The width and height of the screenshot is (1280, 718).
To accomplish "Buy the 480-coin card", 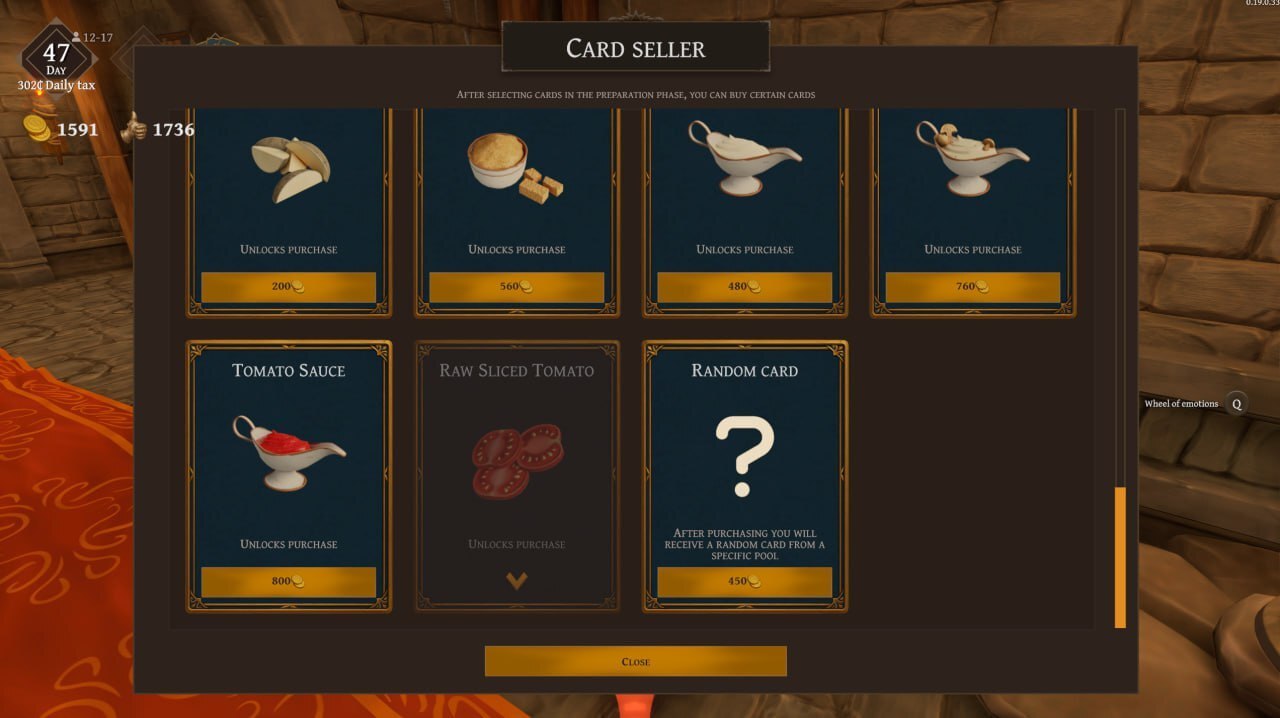I will coord(744,287).
